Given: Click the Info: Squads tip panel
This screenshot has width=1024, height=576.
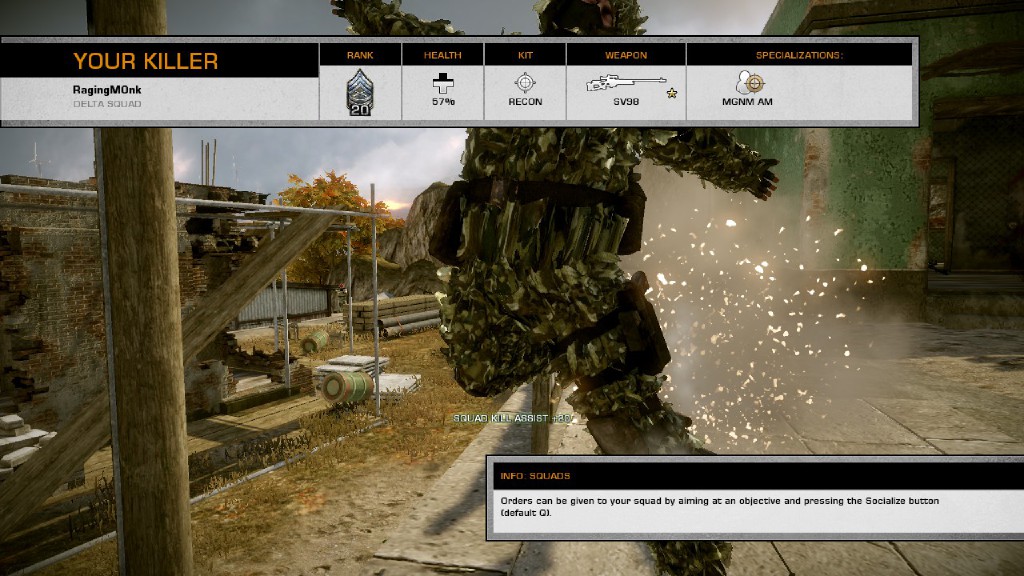Looking at the screenshot, I should click(755, 498).
